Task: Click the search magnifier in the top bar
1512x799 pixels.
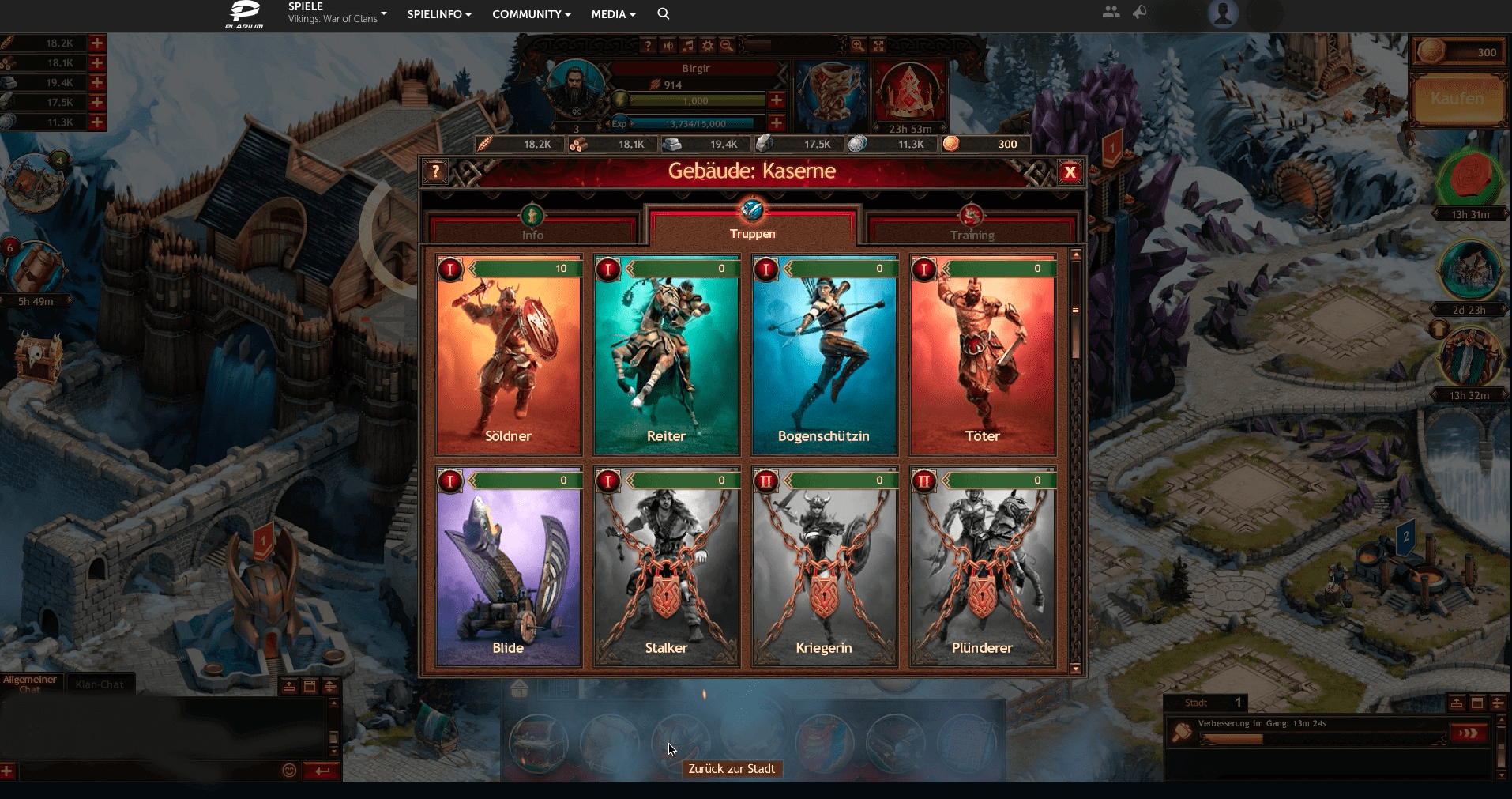Action: (664, 13)
